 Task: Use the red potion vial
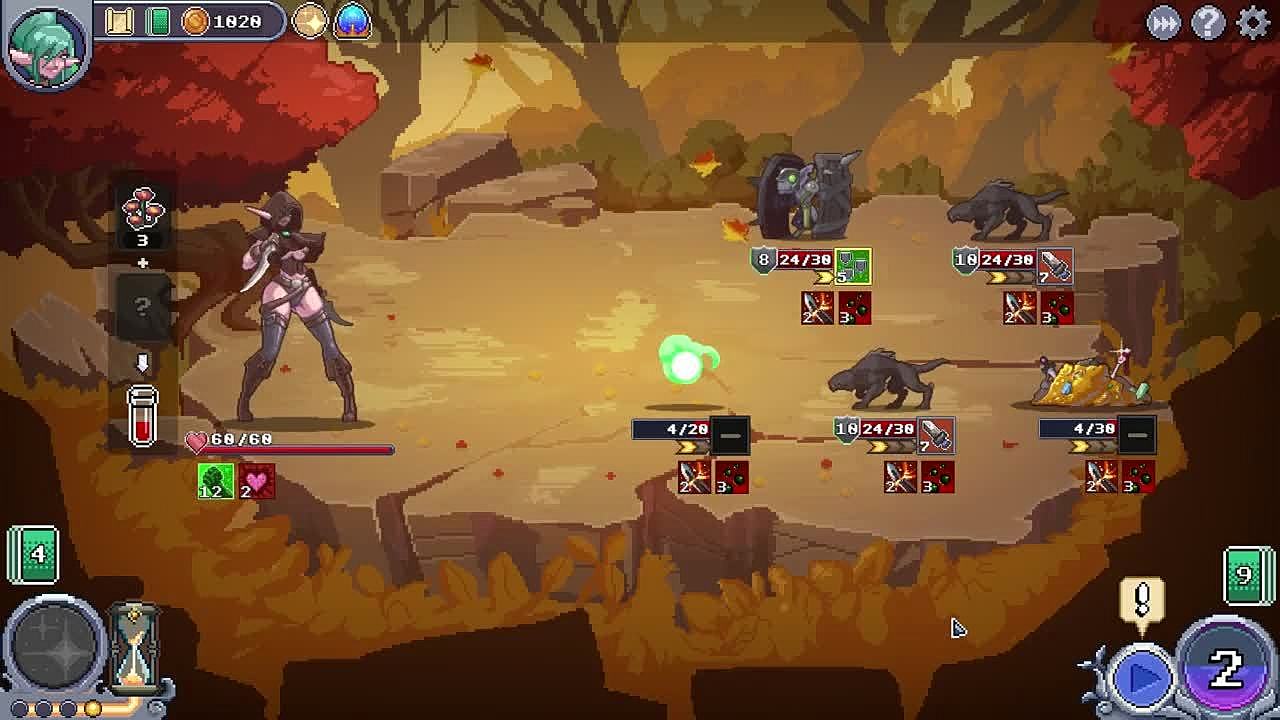[x=142, y=415]
